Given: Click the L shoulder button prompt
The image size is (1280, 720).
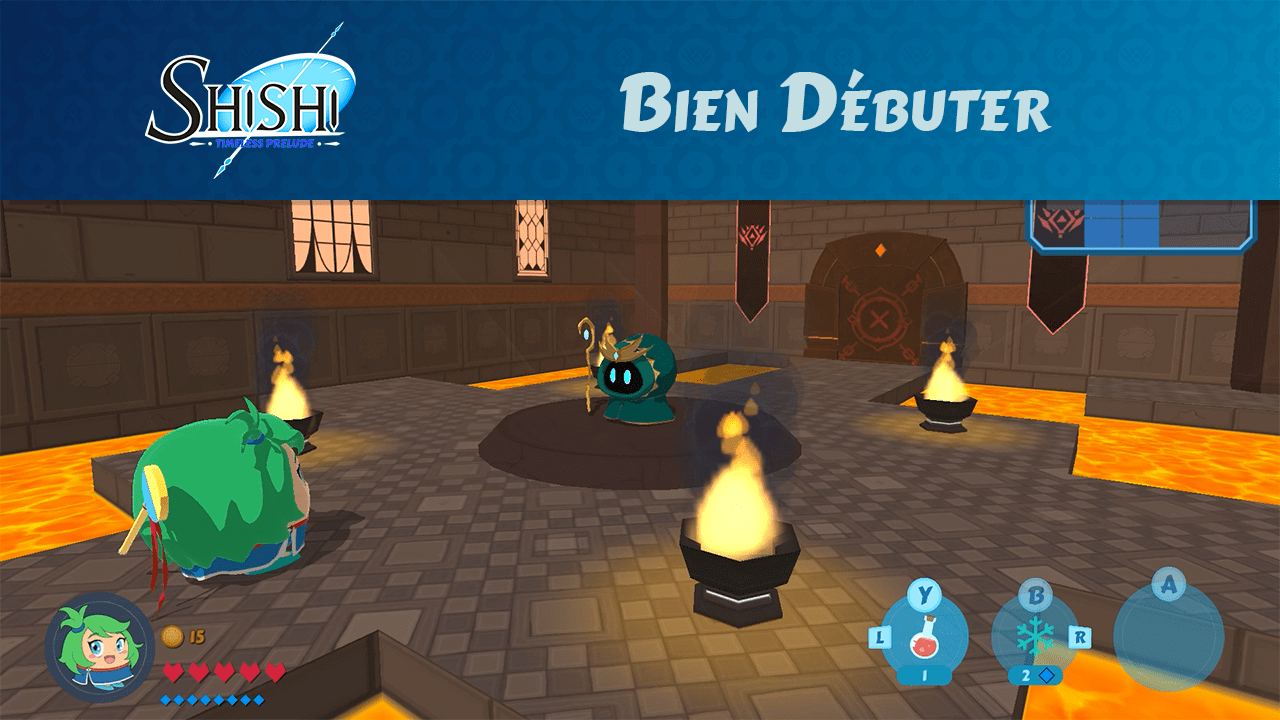Looking at the screenshot, I should (879, 639).
